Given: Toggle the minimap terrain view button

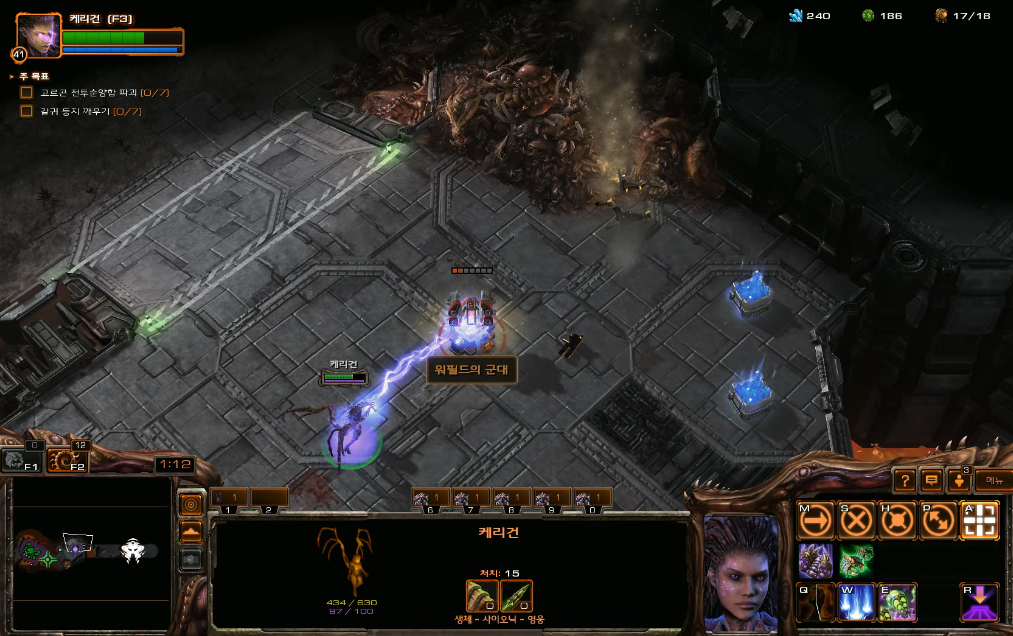Looking at the screenshot, I should pyautogui.click(x=190, y=531).
